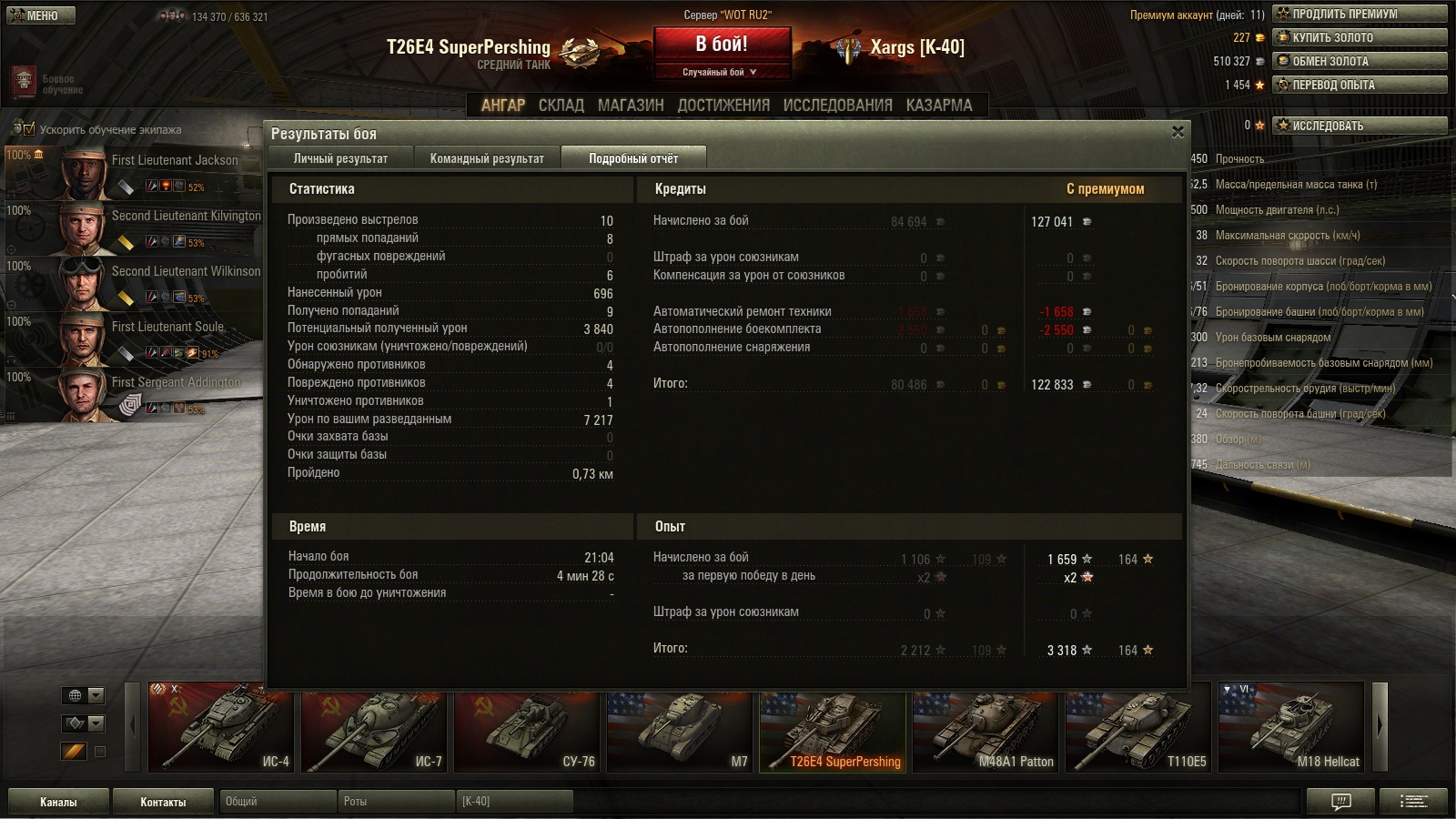Switch to the Личный результат tab
Screen dimensions: 1456x819
tap(340, 158)
